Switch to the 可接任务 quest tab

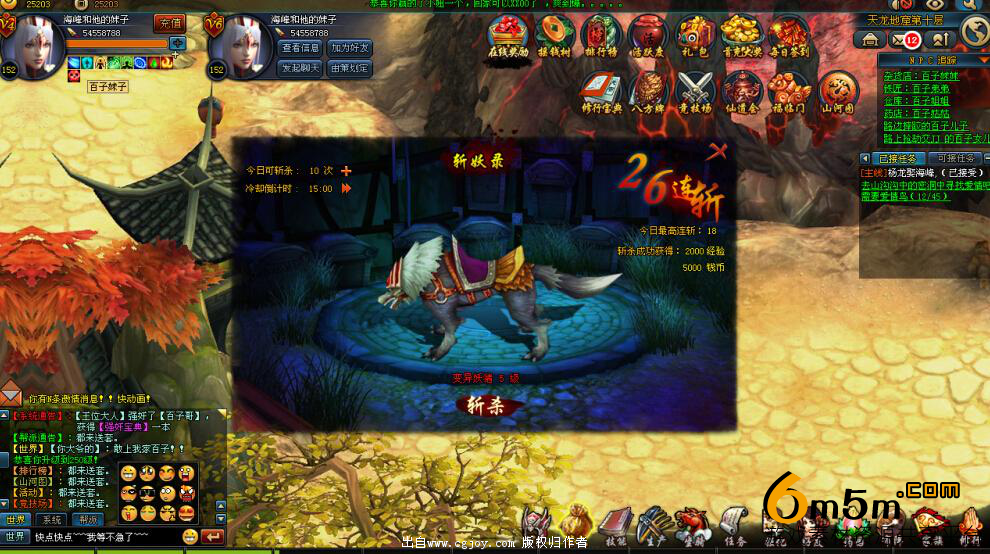coord(952,158)
